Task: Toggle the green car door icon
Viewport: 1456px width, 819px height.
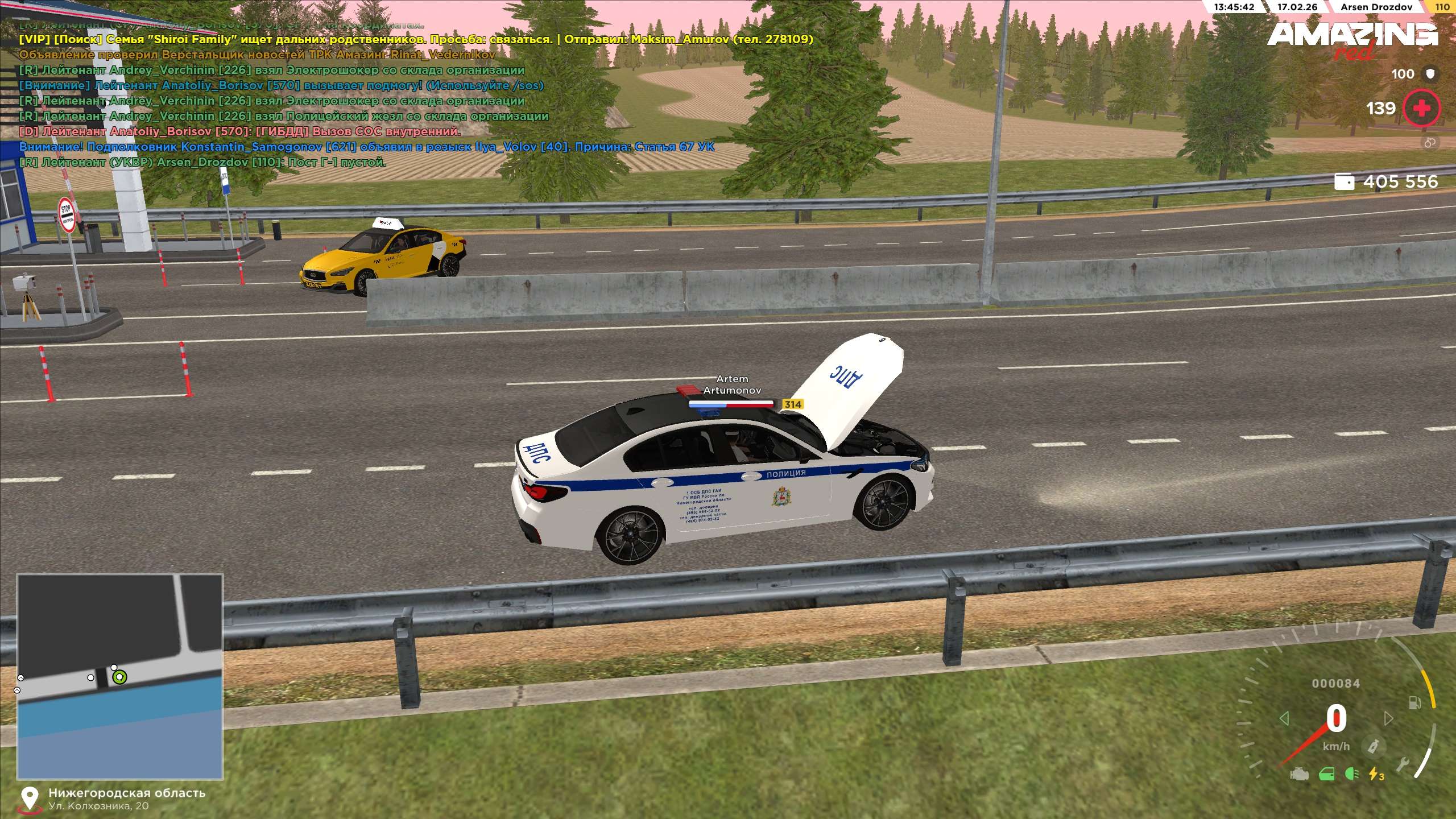Action: coord(1326,774)
